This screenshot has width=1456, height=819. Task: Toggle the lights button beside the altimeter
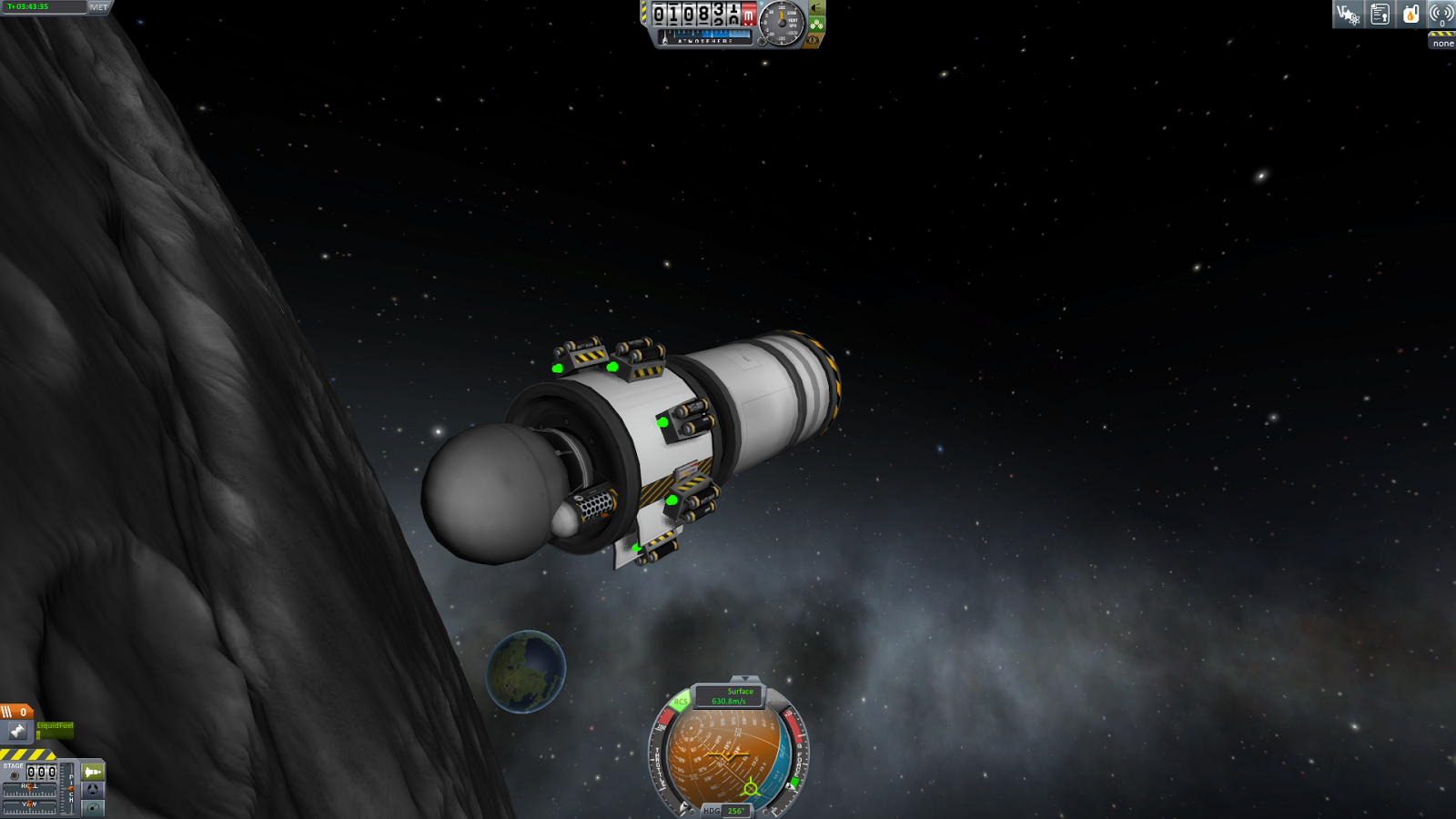point(817,8)
